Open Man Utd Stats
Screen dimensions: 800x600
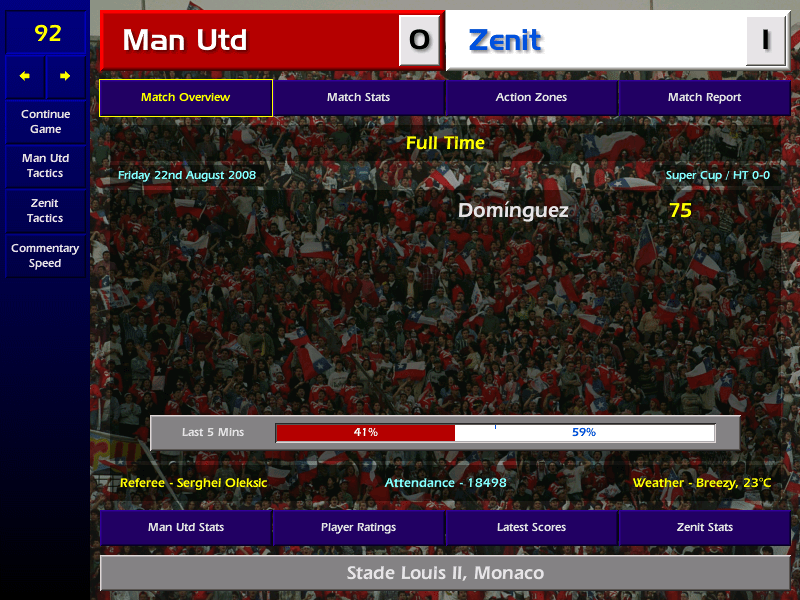coord(186,527)
